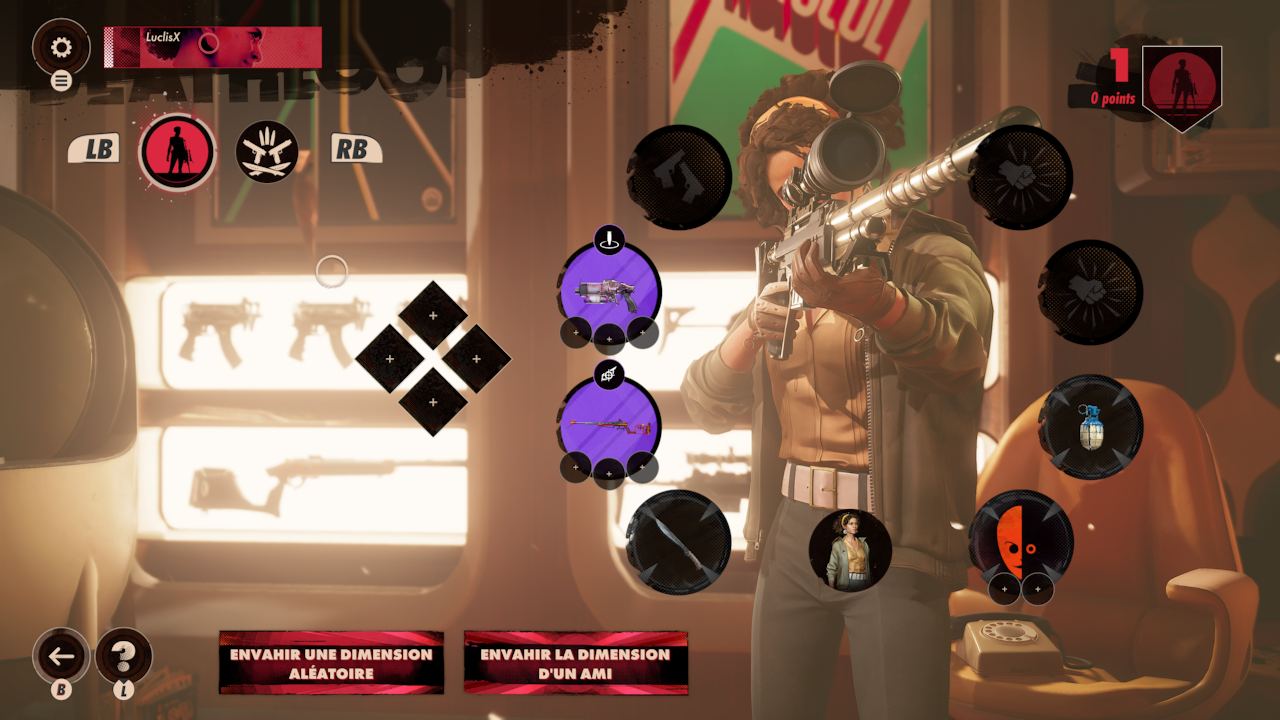1280x720 pixels.
Task: Open the settings gear menu
Action: tap(61, 47)
